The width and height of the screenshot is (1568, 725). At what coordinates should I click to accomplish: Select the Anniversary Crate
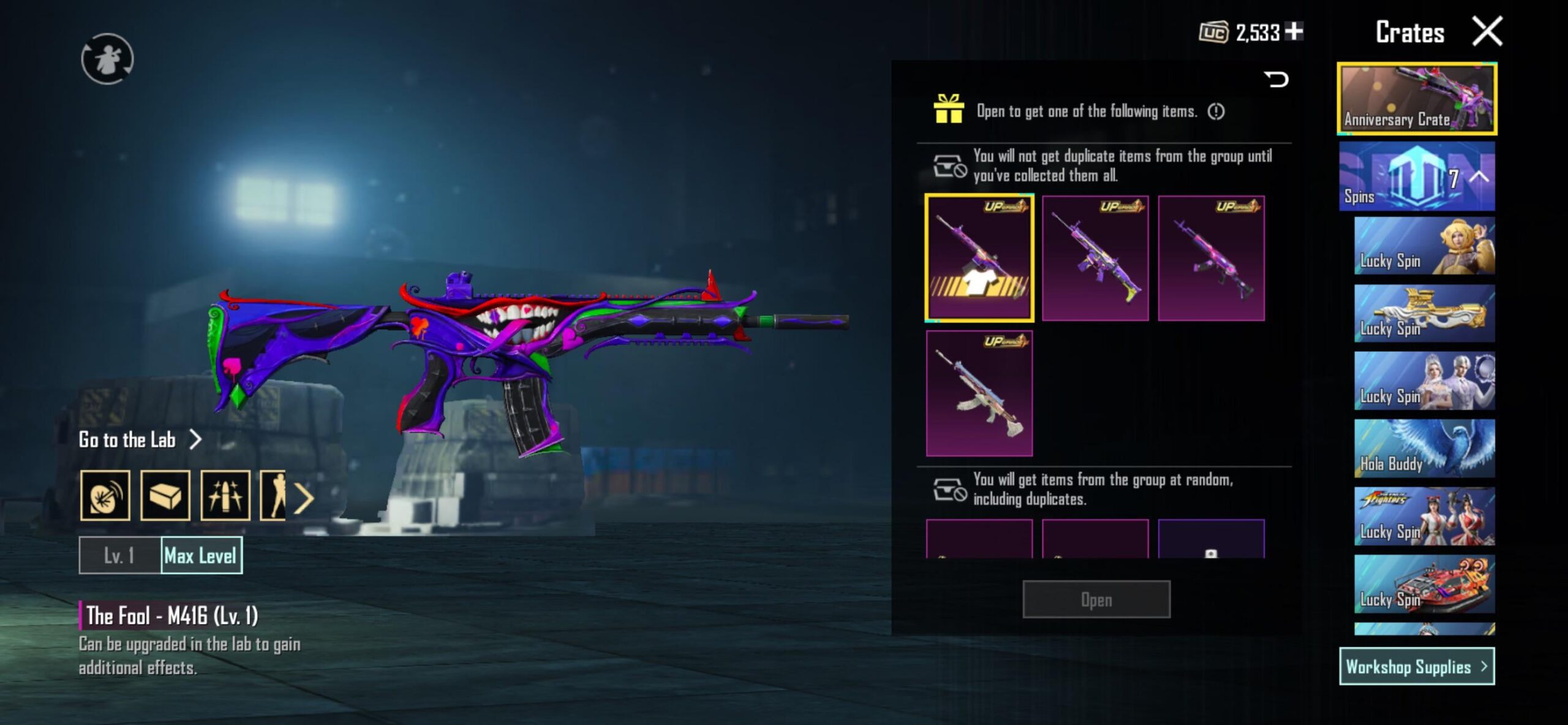click(x=1417, y=99)
